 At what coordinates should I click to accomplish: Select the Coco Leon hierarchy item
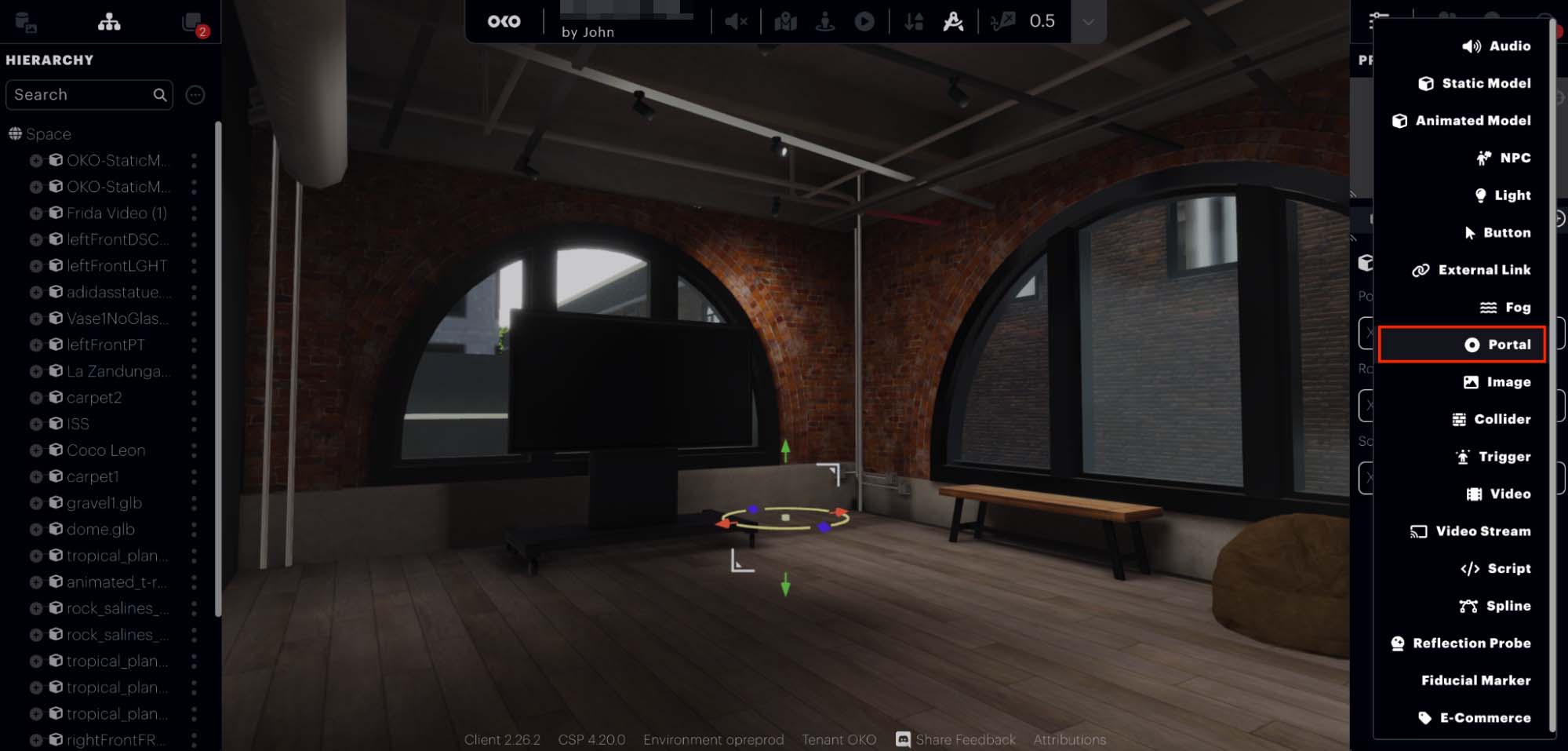(x=106, y=450)
